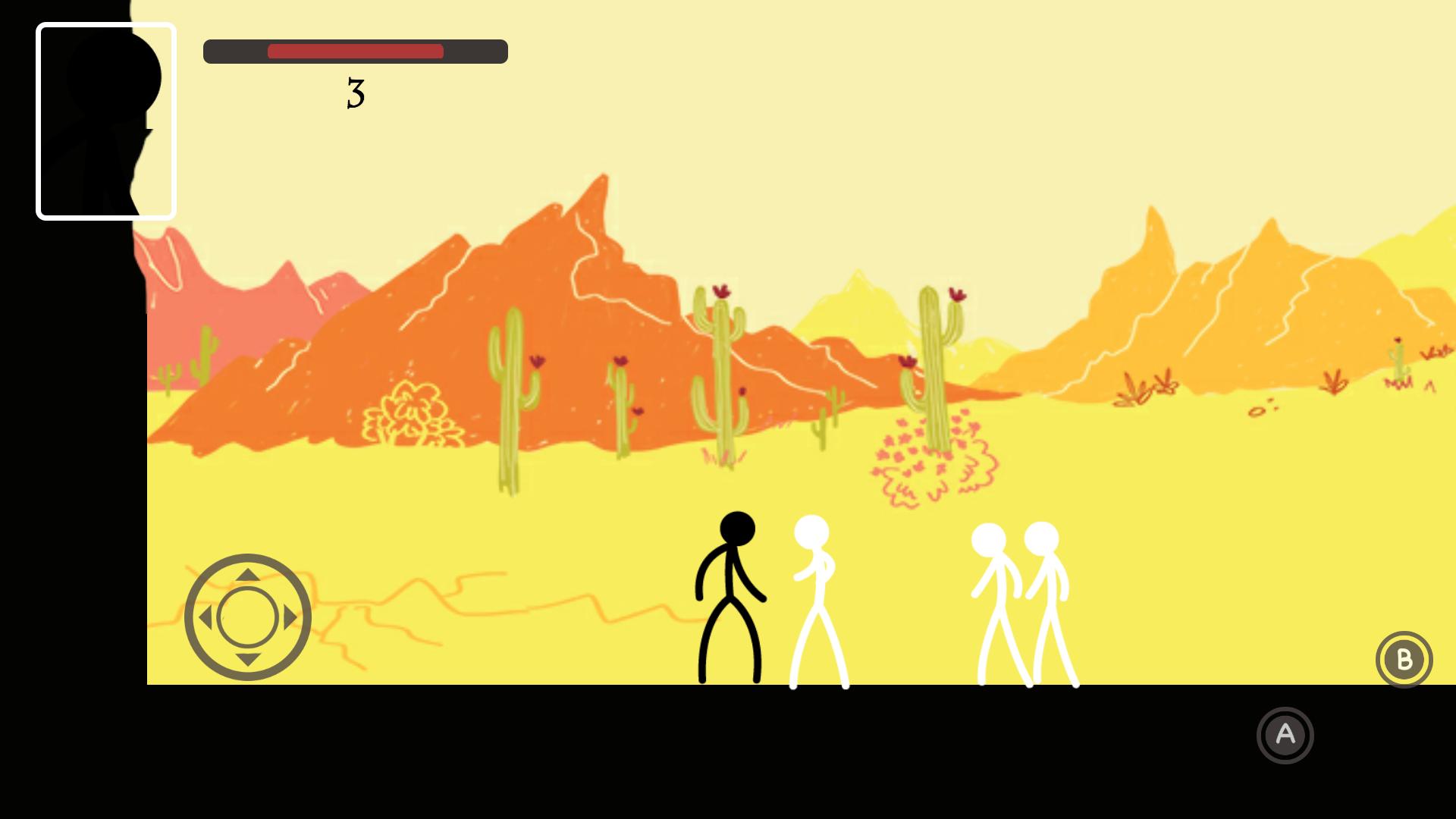Tap the A action button

1285,735
